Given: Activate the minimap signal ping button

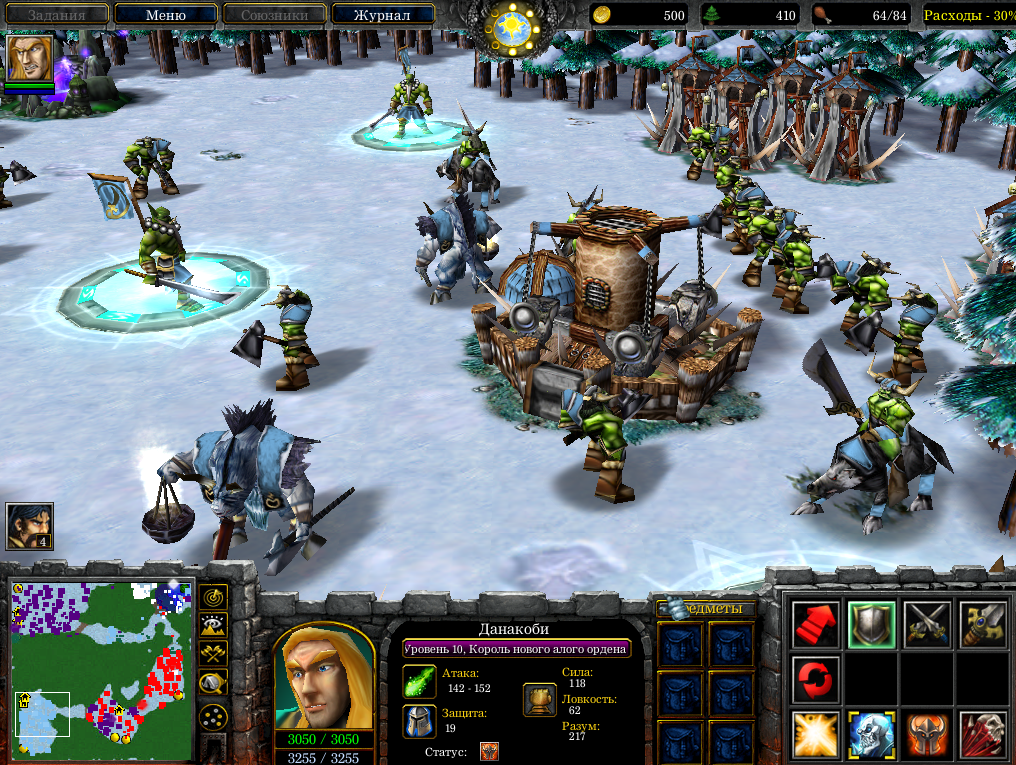Looking at the screenshot, I should point(213,597).
